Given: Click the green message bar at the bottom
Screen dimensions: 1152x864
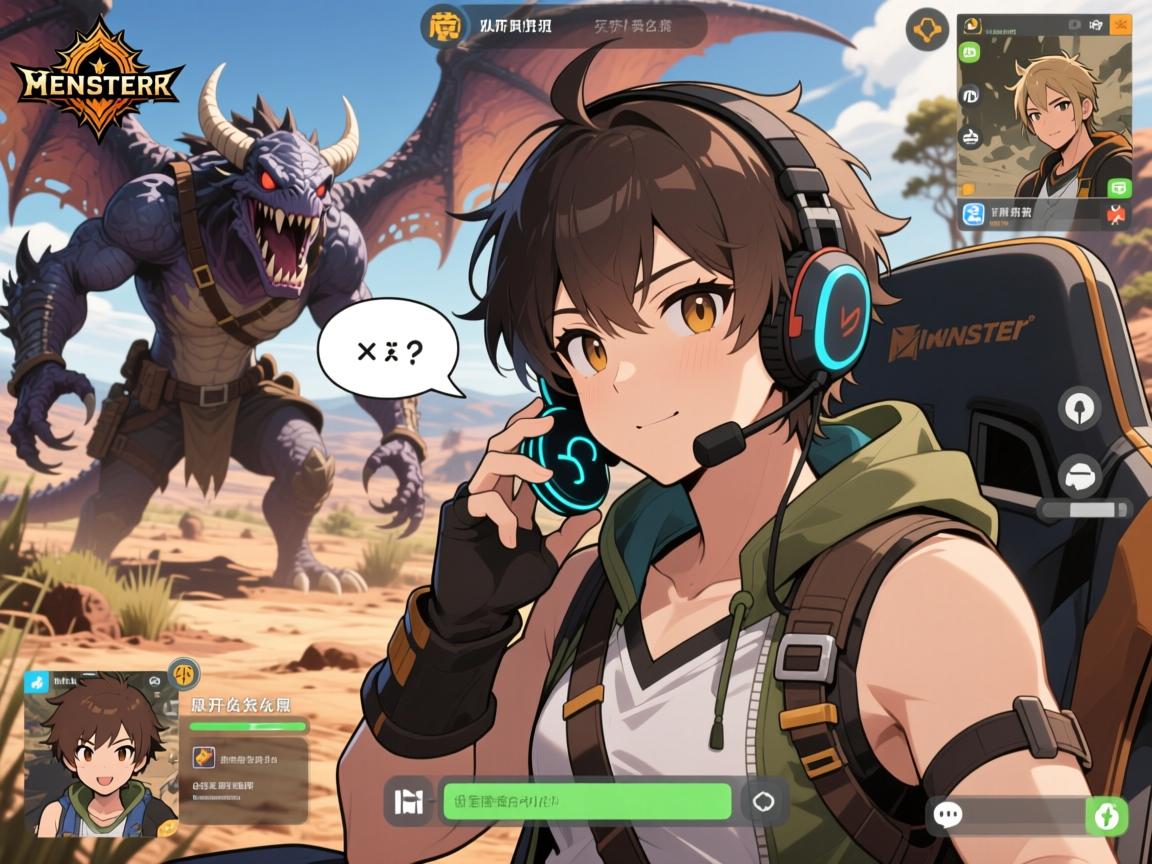Looking at the screenshot, I should 587,801.
